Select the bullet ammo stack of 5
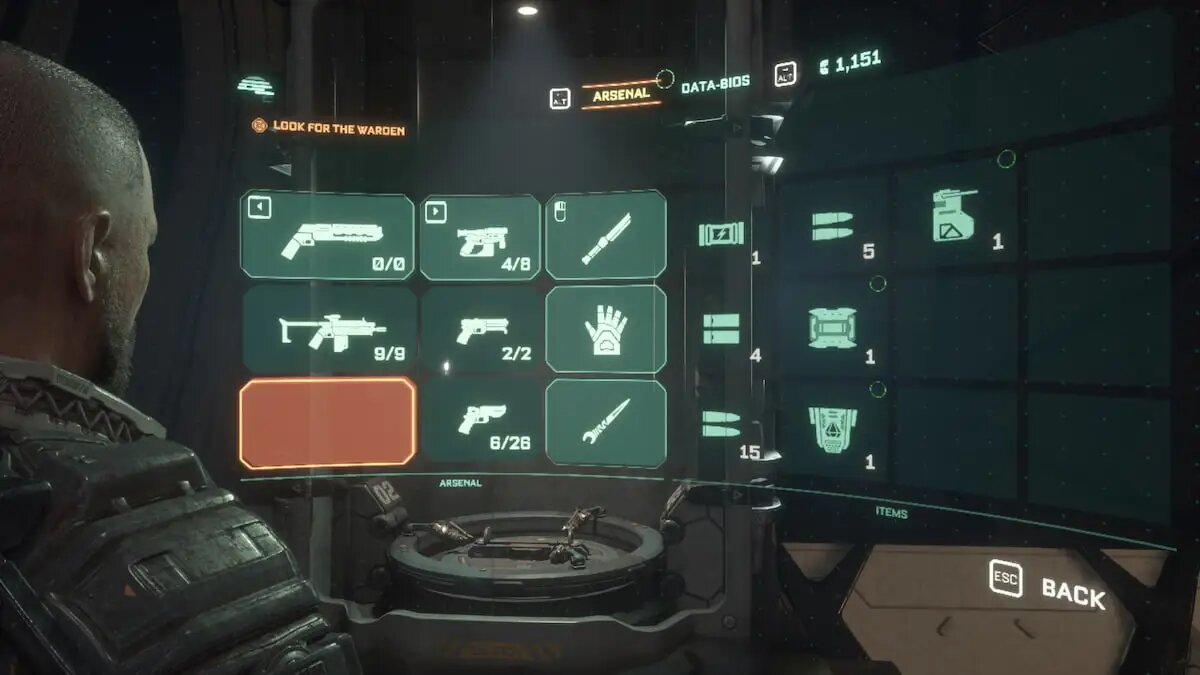1200x675 pixels. coord(834,225)
